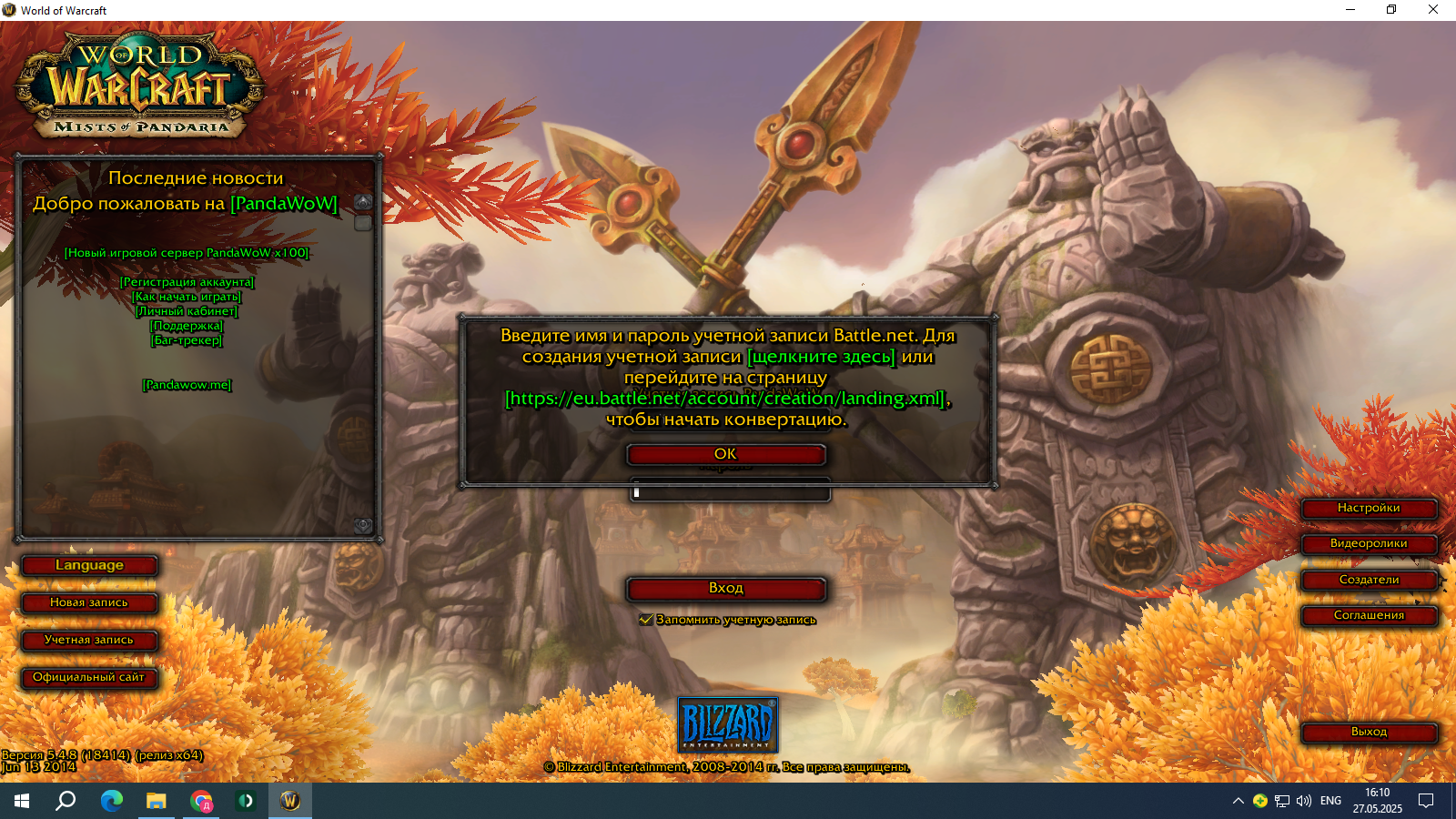Quit the game with Выход
Image resolution: width=1456 pixels, height=819 pixels.
(x=1369, y=732)
